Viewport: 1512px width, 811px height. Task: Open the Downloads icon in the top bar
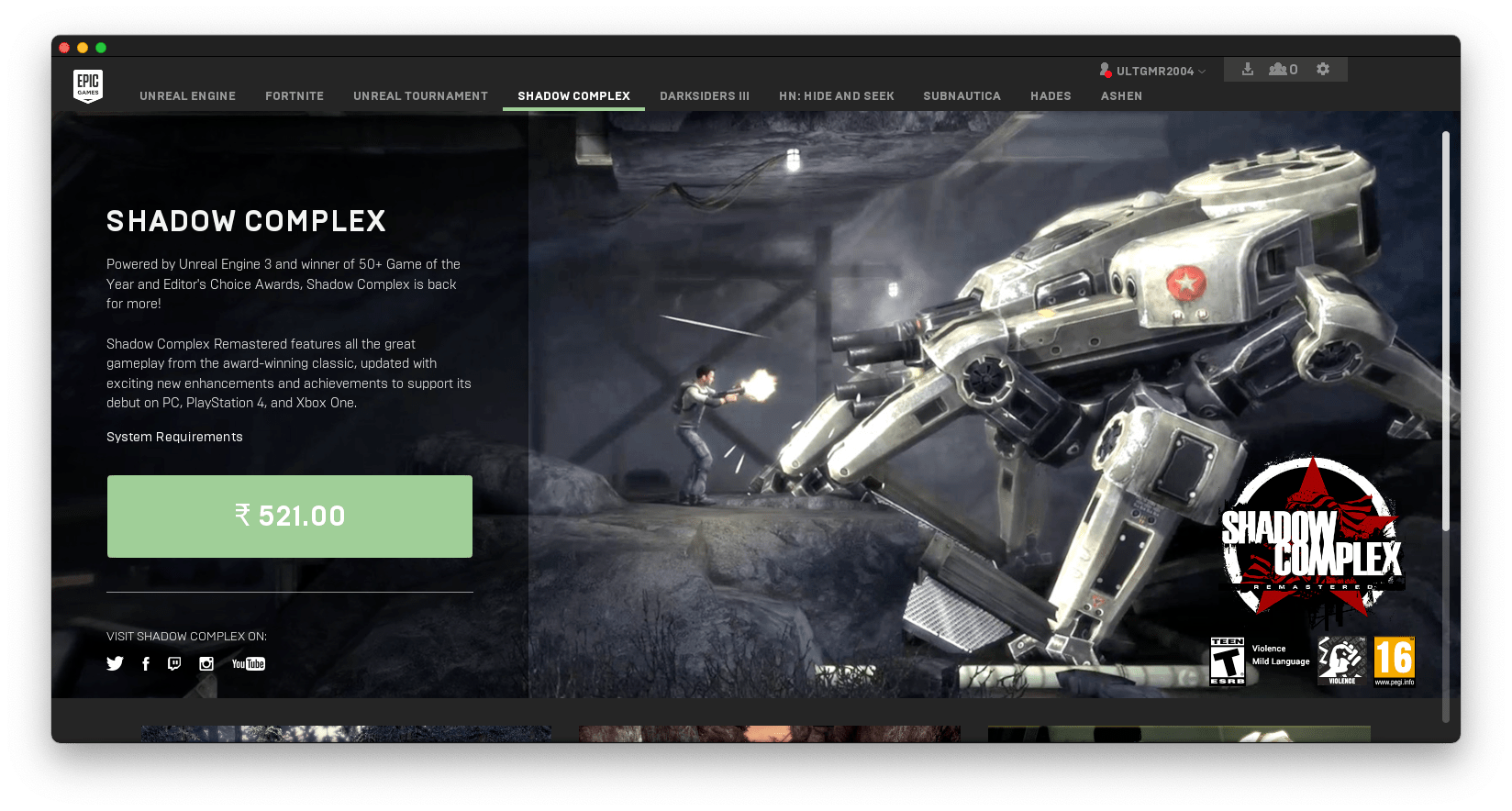(1248, 69)
